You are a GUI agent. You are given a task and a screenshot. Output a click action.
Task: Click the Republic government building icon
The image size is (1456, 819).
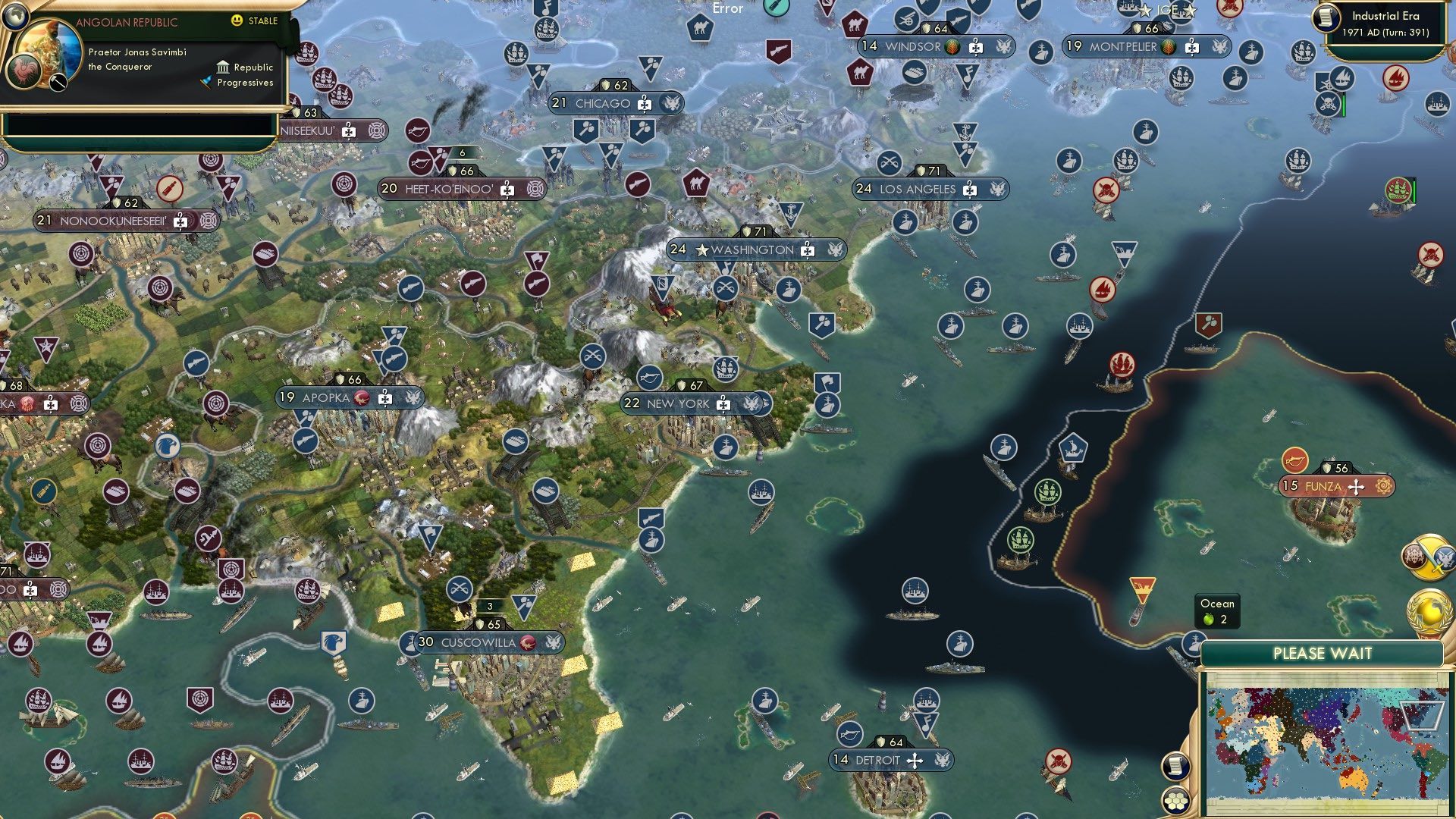click(224, 67)
